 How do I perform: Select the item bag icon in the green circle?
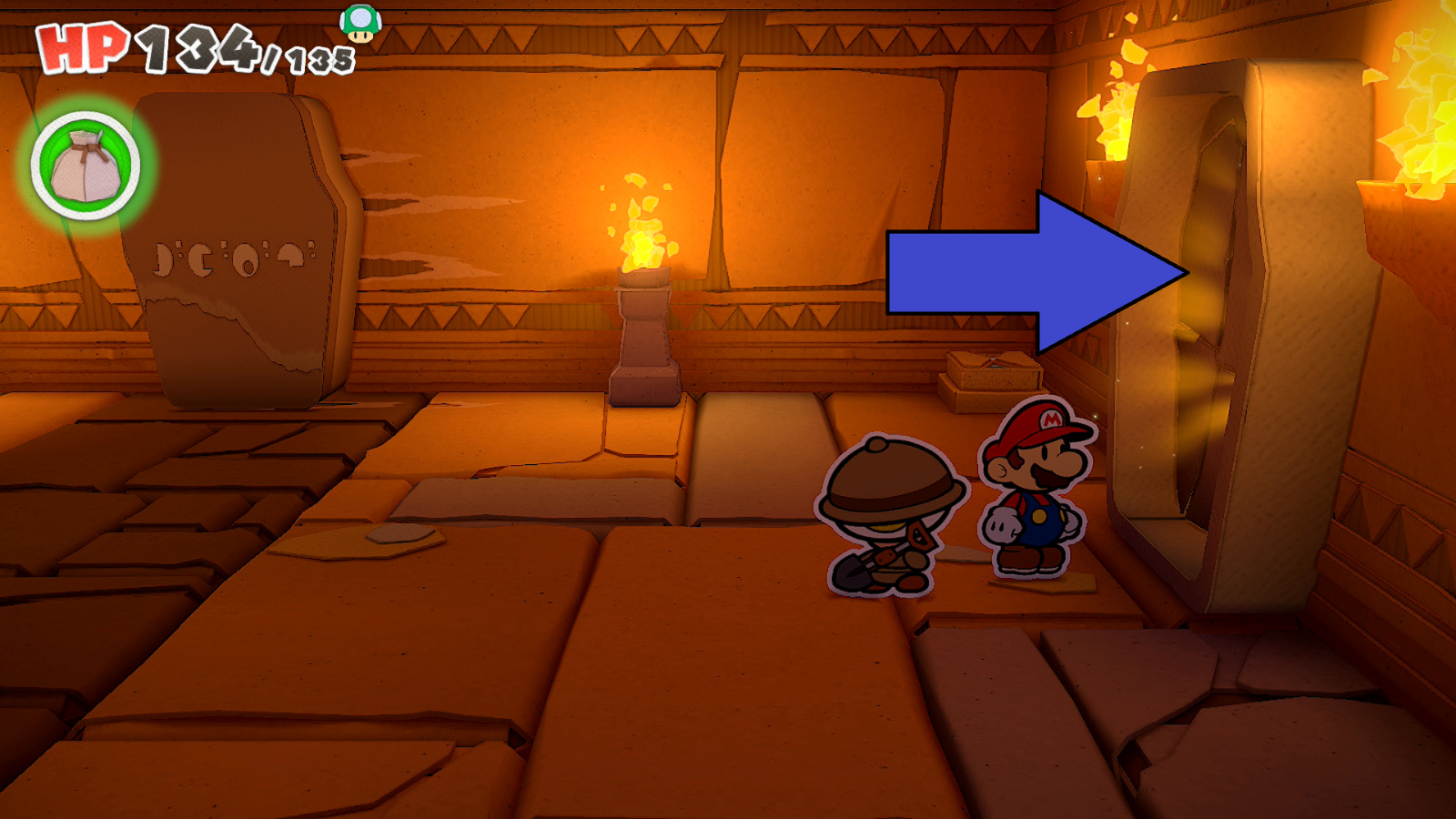click(x=86, y=167)
